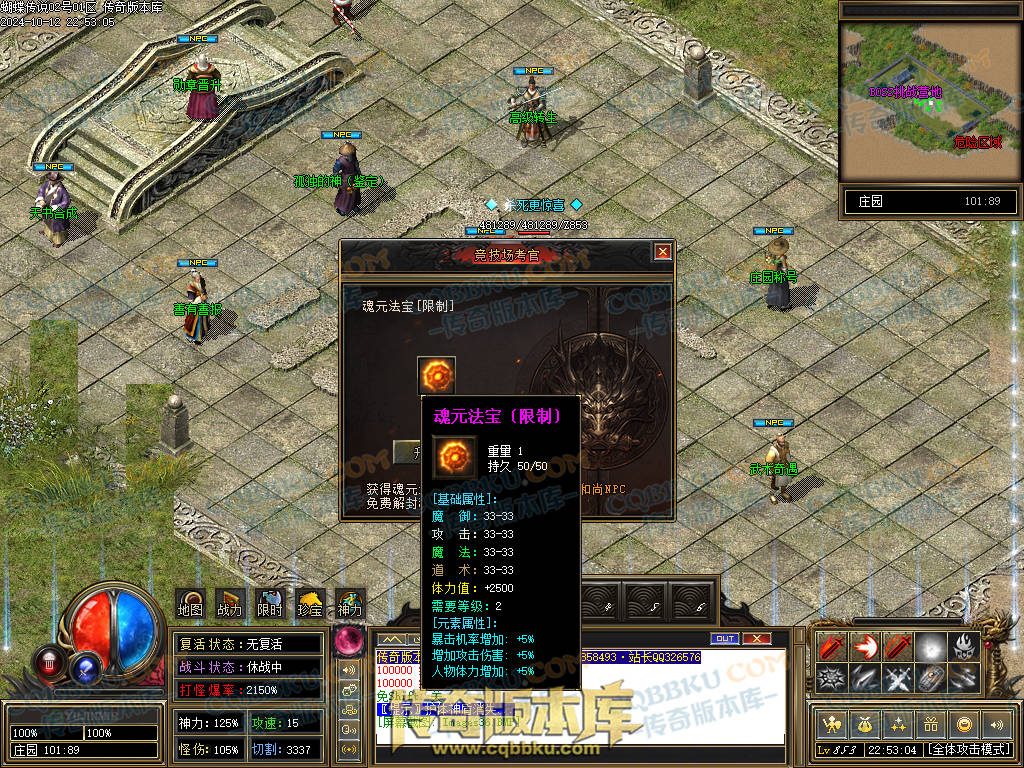Image resolution: width=1024 pixels, height=768 pixels.
Task: Toggle the 全体攻击模式 attack mode
Action: click(x=967, y=749)
